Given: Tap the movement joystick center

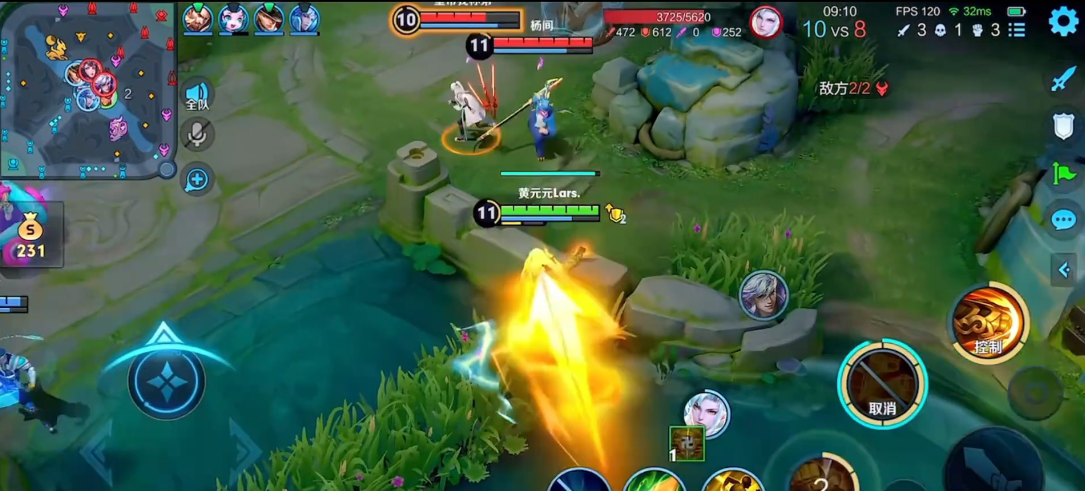Looking at the screenshot, I should click(x=166, y=381).
